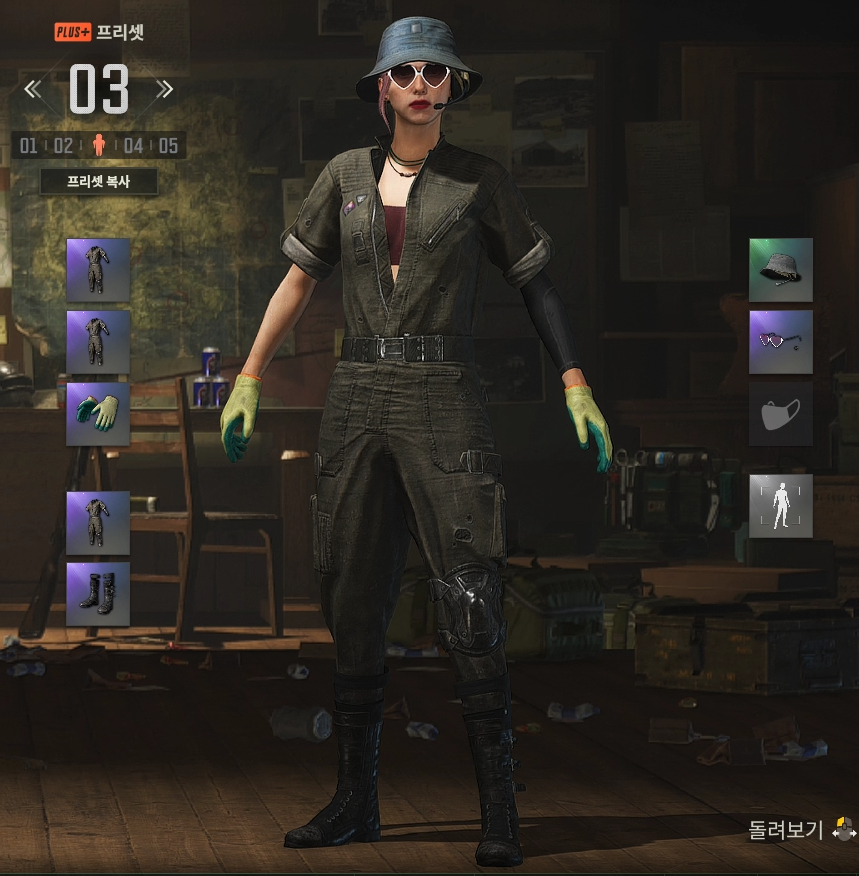
Task: Open the body silhouette slot
Action: (x=781, y=506)
